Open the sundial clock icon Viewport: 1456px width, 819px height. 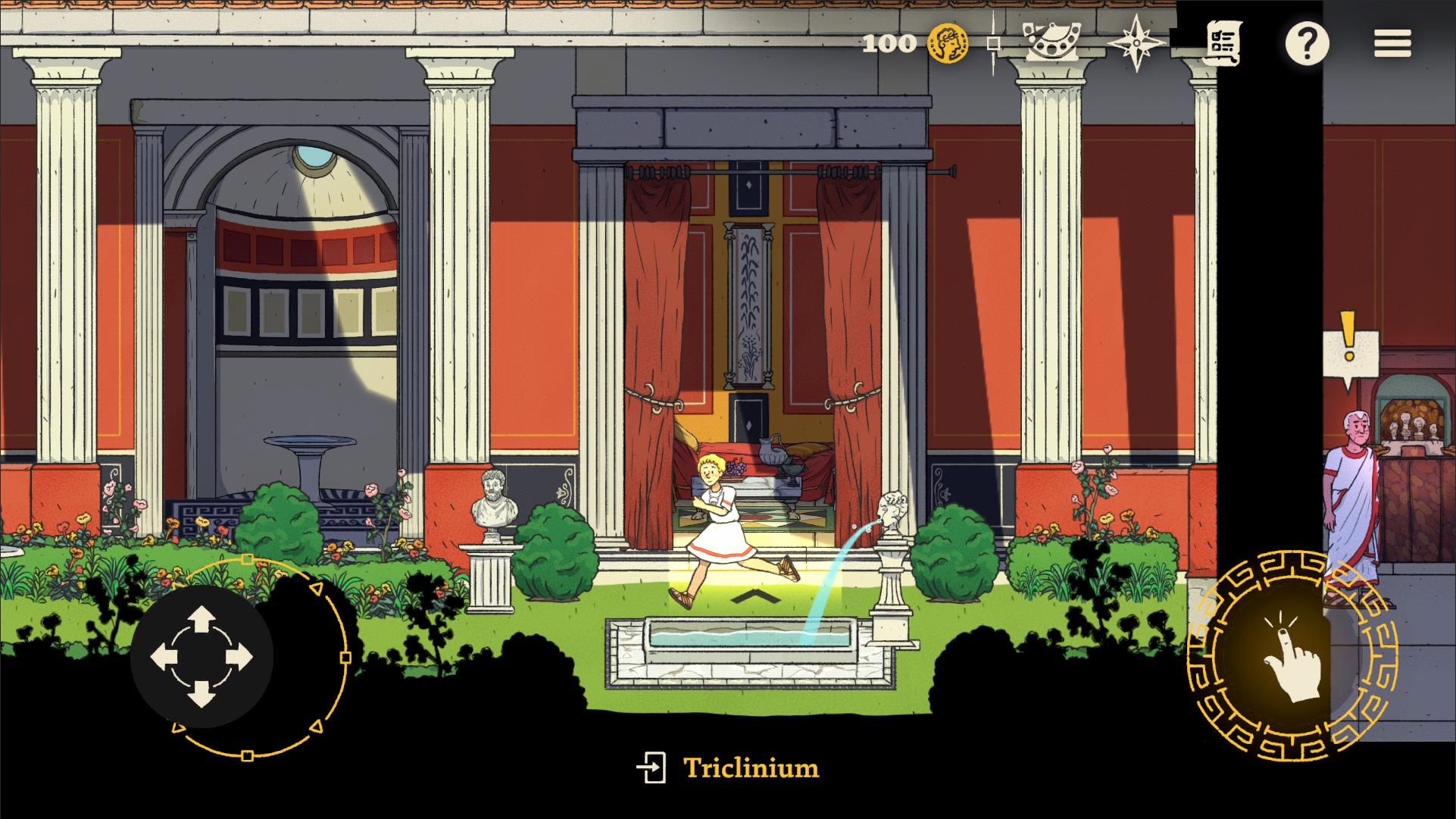[1053, 42]
